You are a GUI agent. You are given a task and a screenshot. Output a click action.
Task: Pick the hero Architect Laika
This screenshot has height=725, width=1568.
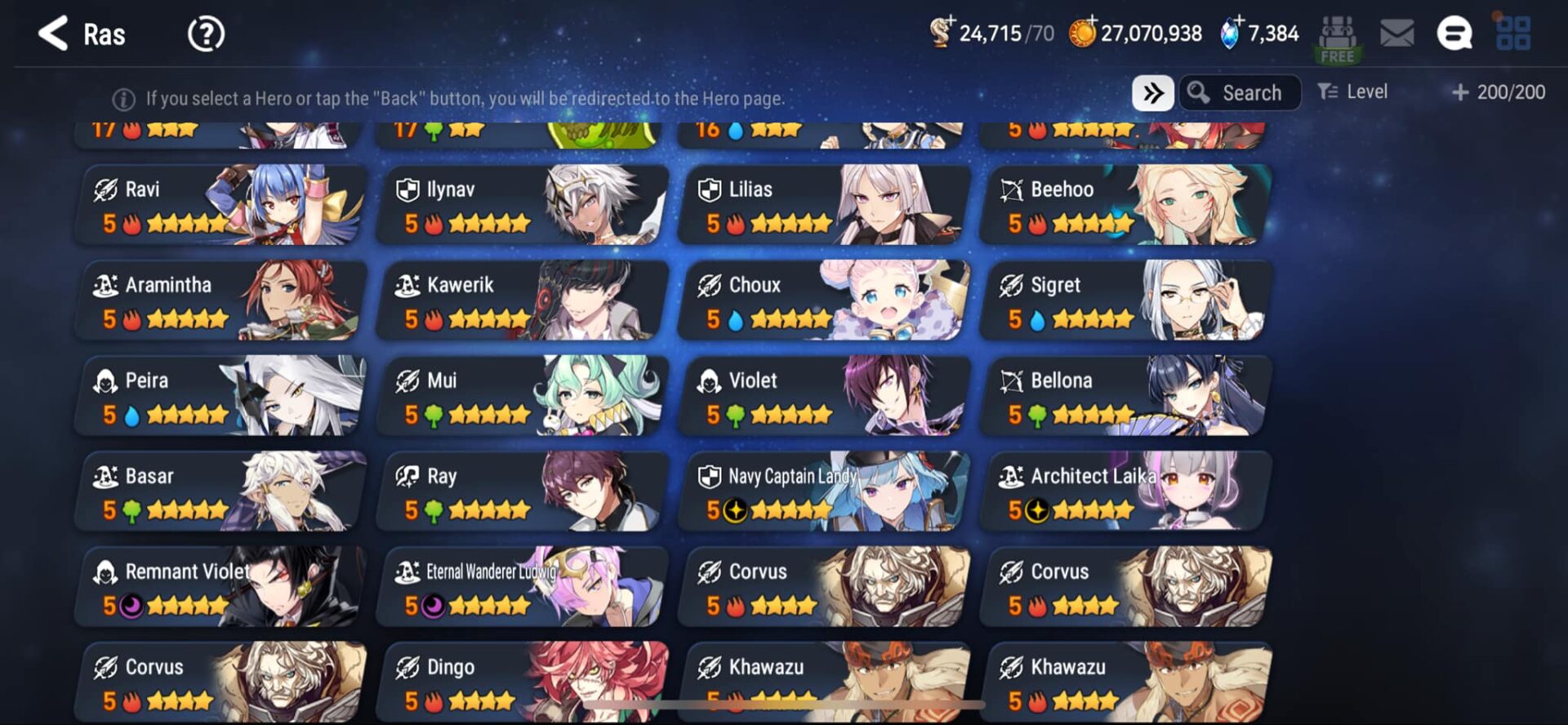coord(1126,491)
